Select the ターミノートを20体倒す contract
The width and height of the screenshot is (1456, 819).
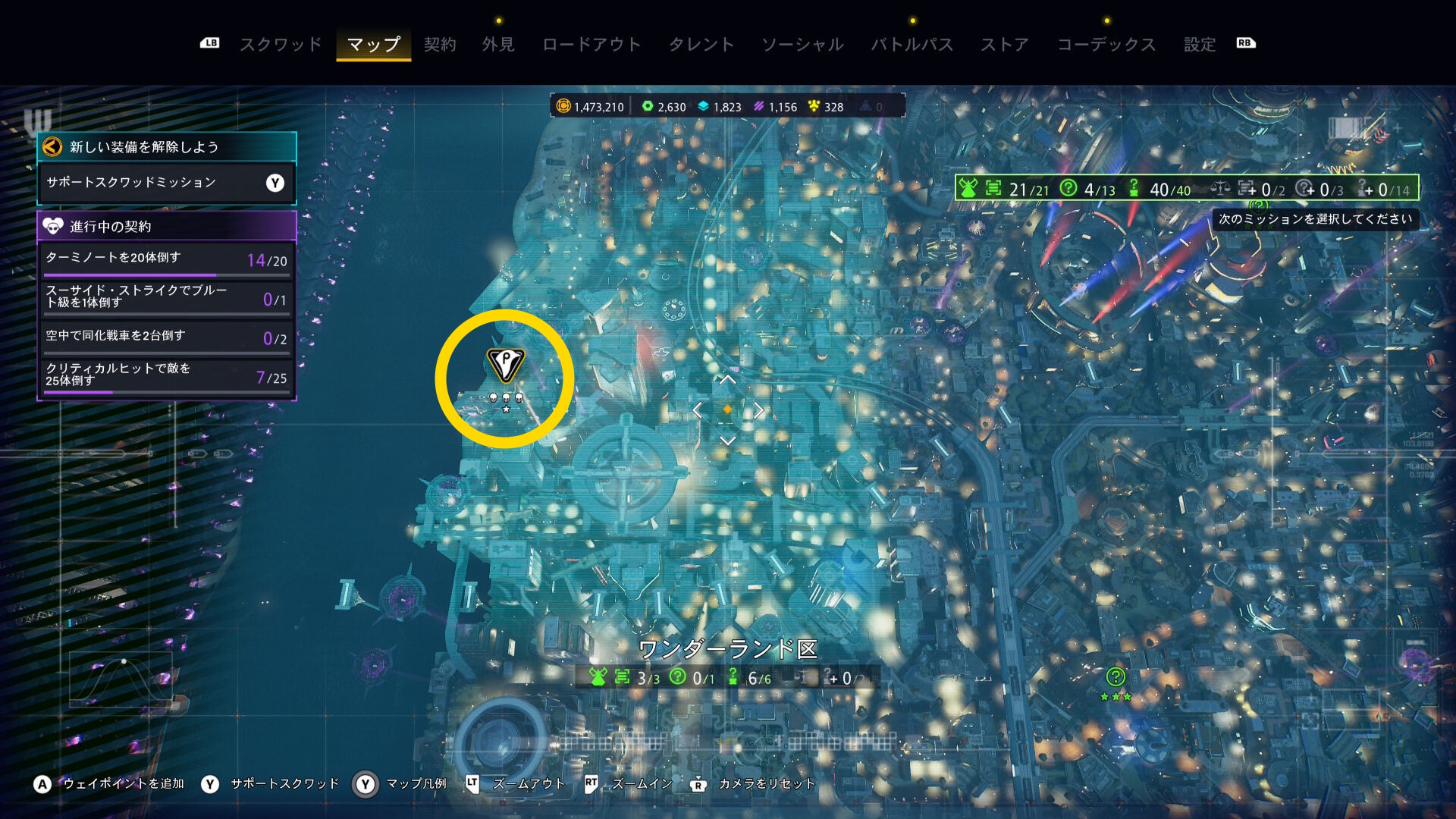pos(166,259)
